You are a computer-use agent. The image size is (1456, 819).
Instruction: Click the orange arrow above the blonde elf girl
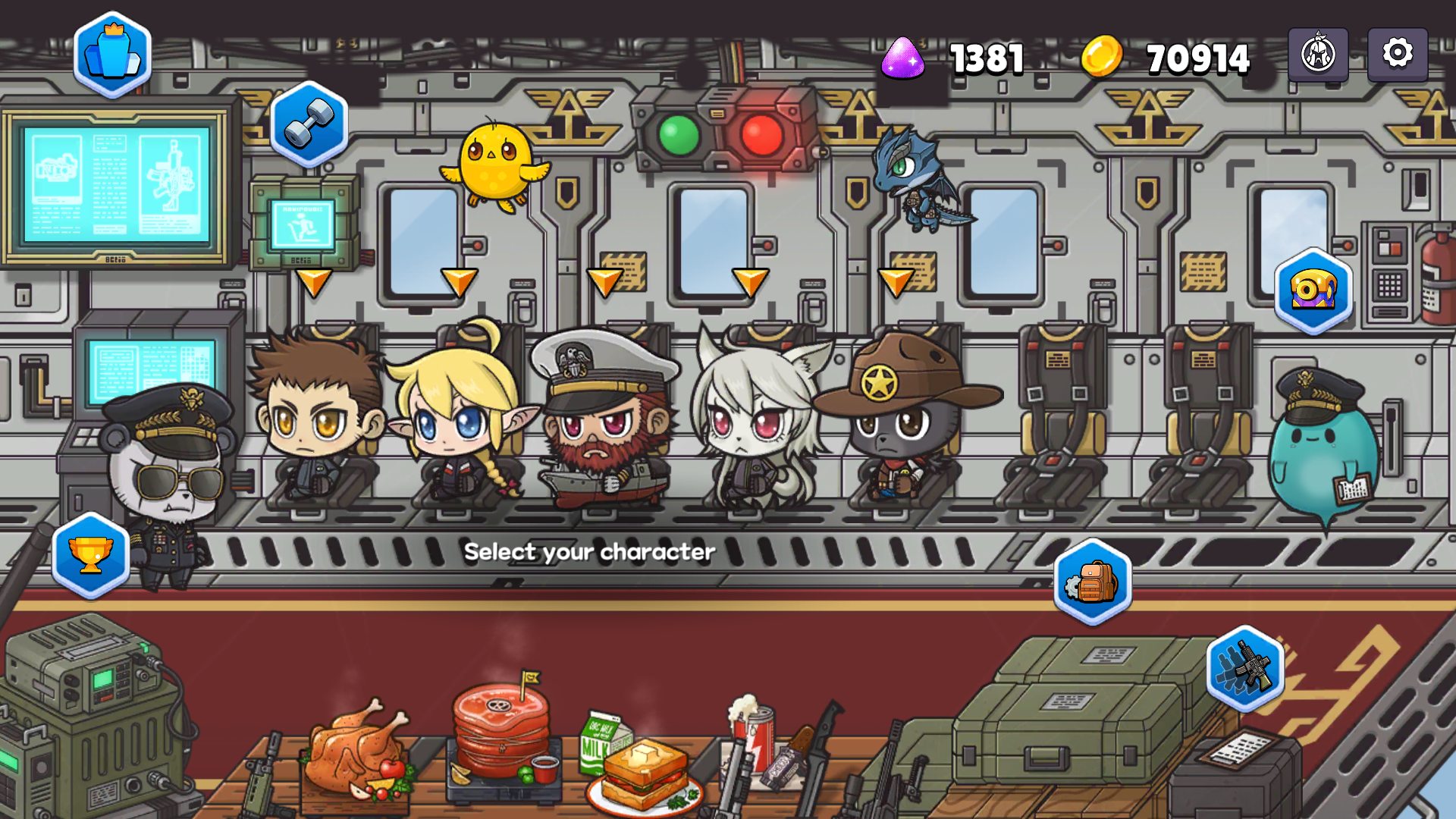(459, 283)
